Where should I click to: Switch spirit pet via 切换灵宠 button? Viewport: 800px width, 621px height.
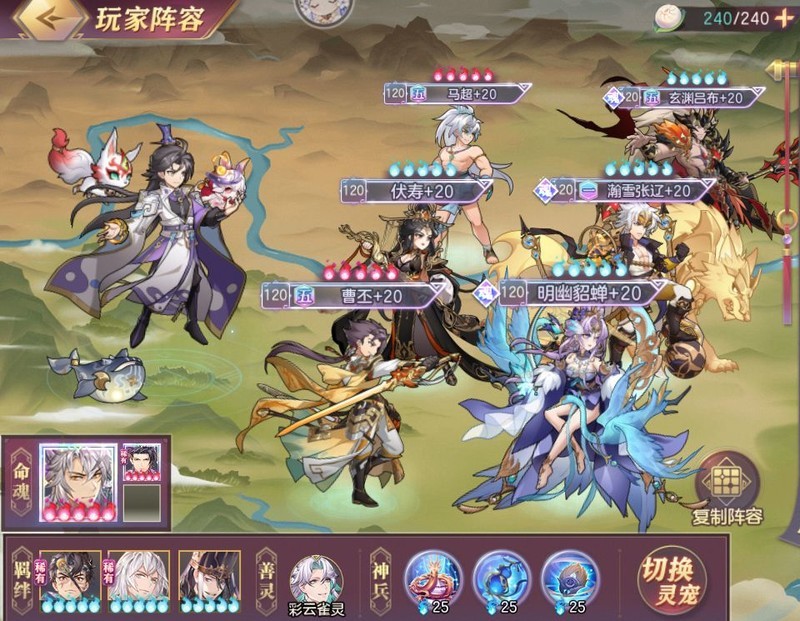point(671,579)
